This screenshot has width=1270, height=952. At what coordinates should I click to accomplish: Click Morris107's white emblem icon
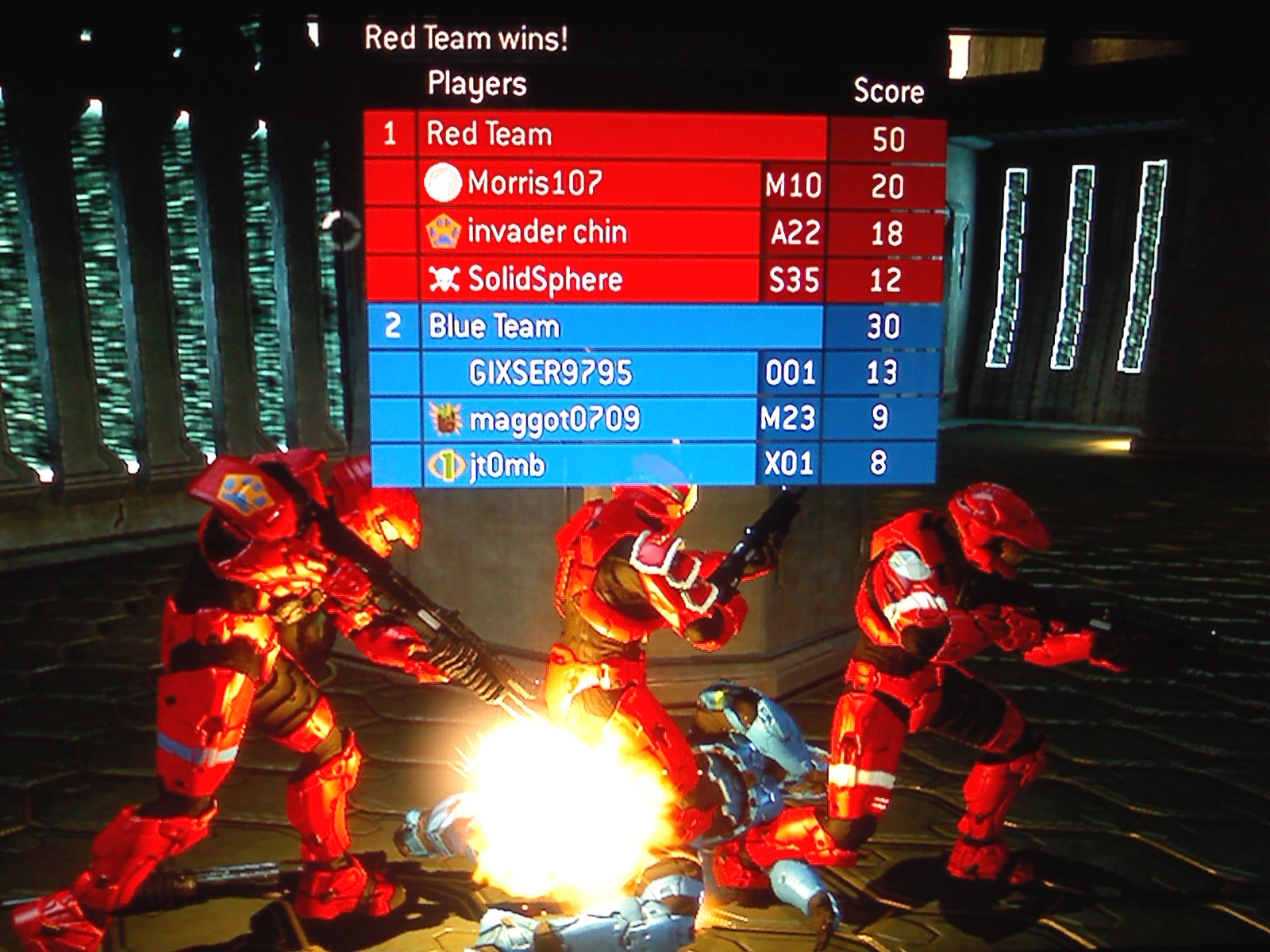[443, 183]
